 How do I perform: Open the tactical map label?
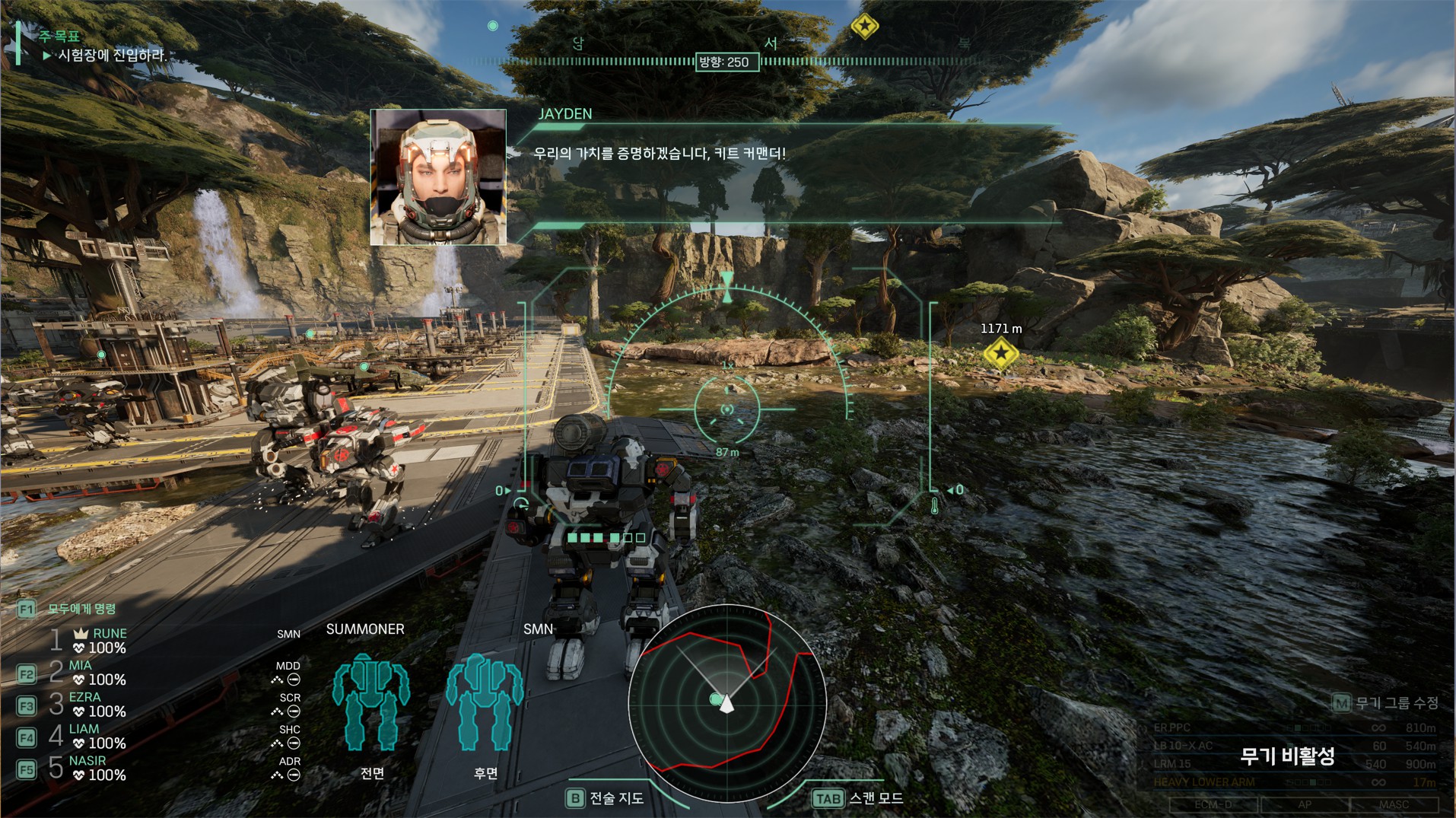pos(616,798)
